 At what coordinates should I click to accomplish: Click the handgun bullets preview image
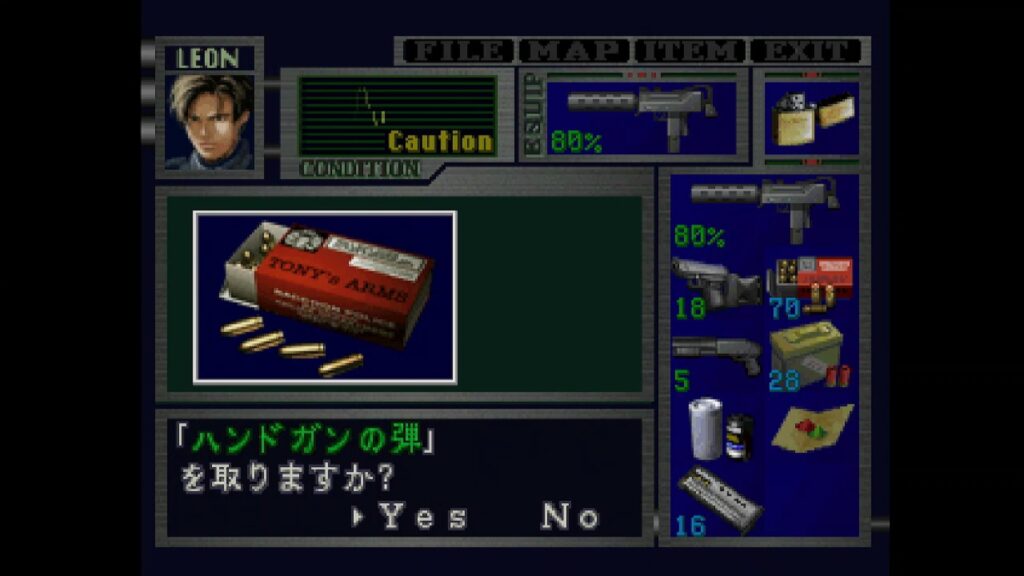[x=325, y=297]
